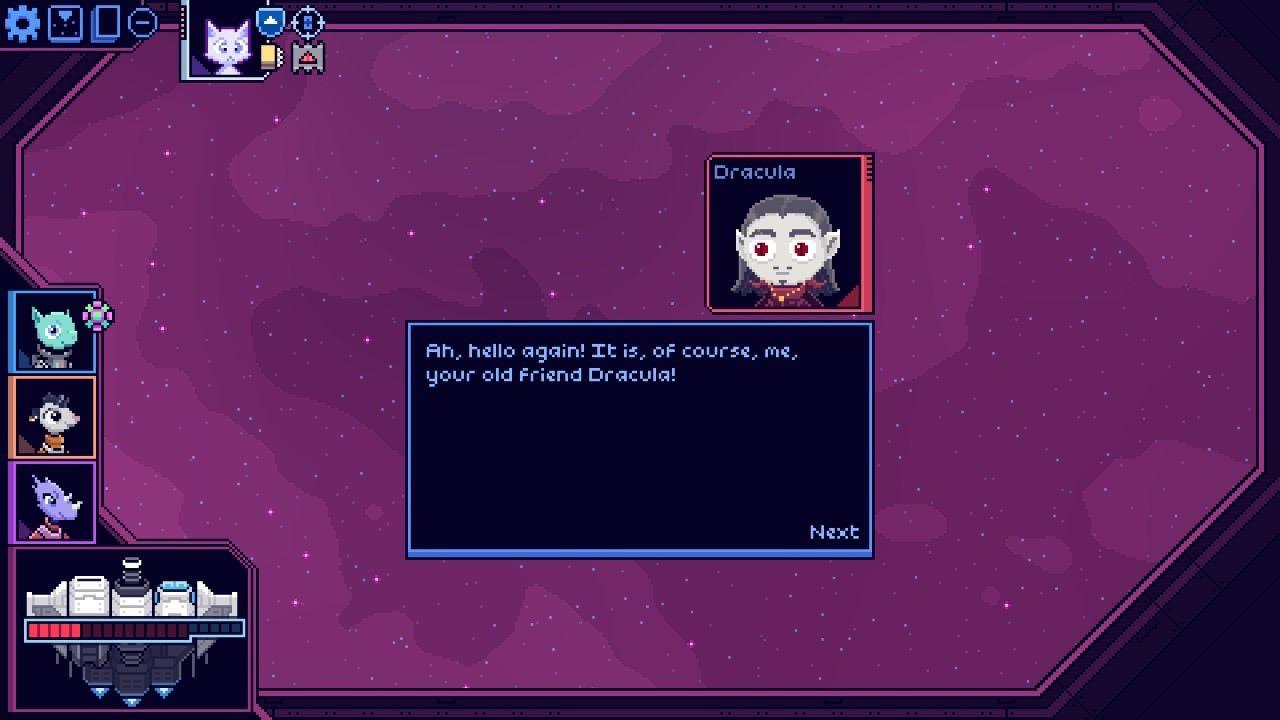Click Dracula's portrait card
Viewport: 1280px width, 720px height.
(789, 233)
